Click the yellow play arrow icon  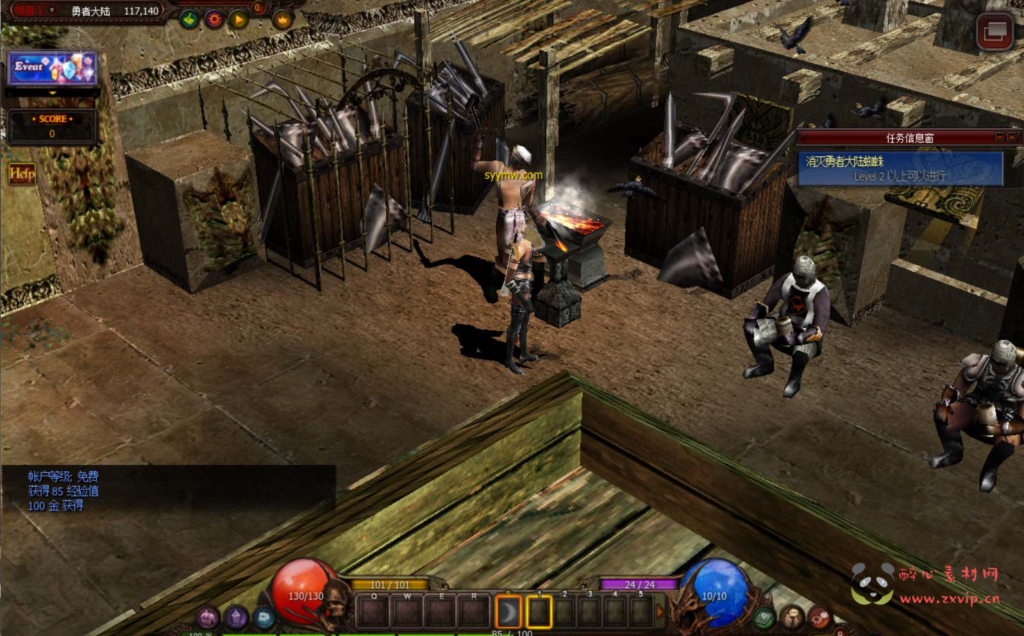pos(238,18)
